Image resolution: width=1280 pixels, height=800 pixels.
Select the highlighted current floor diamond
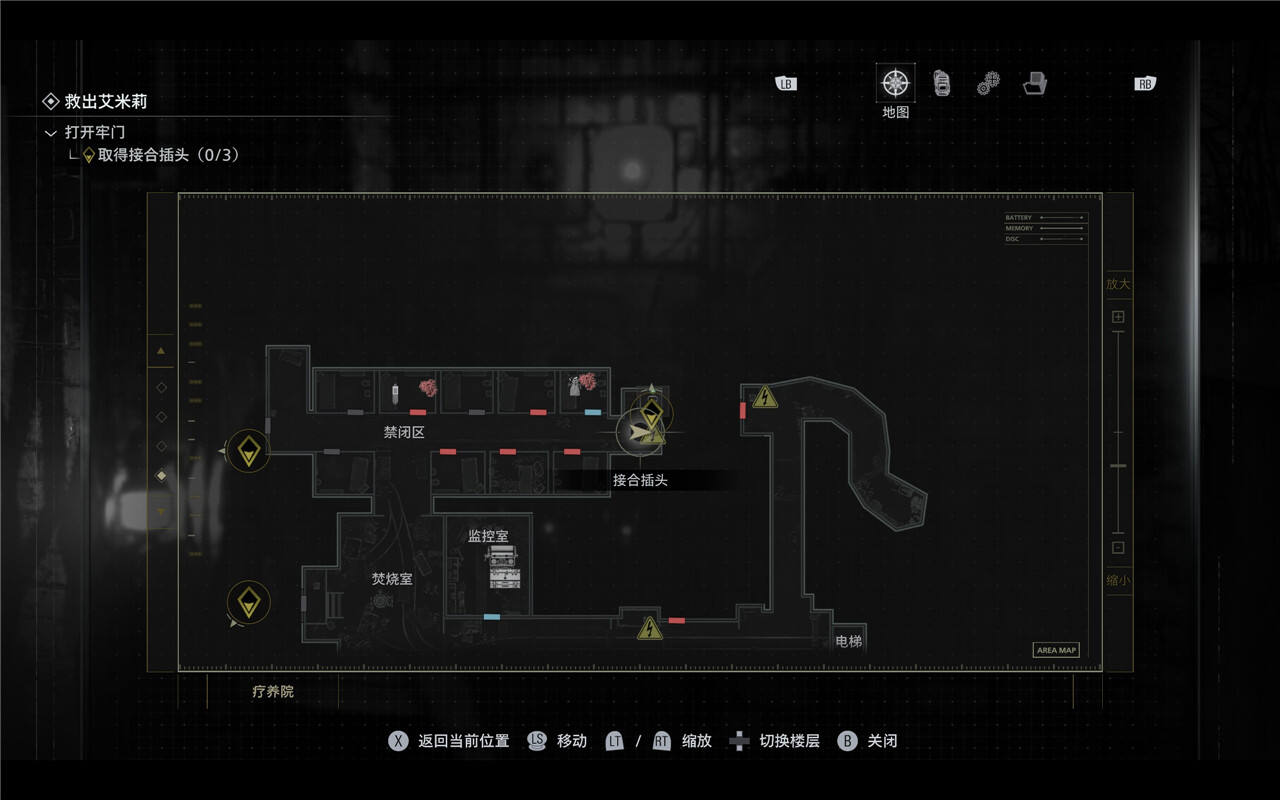pyautogui.click(x=161, y=476)
